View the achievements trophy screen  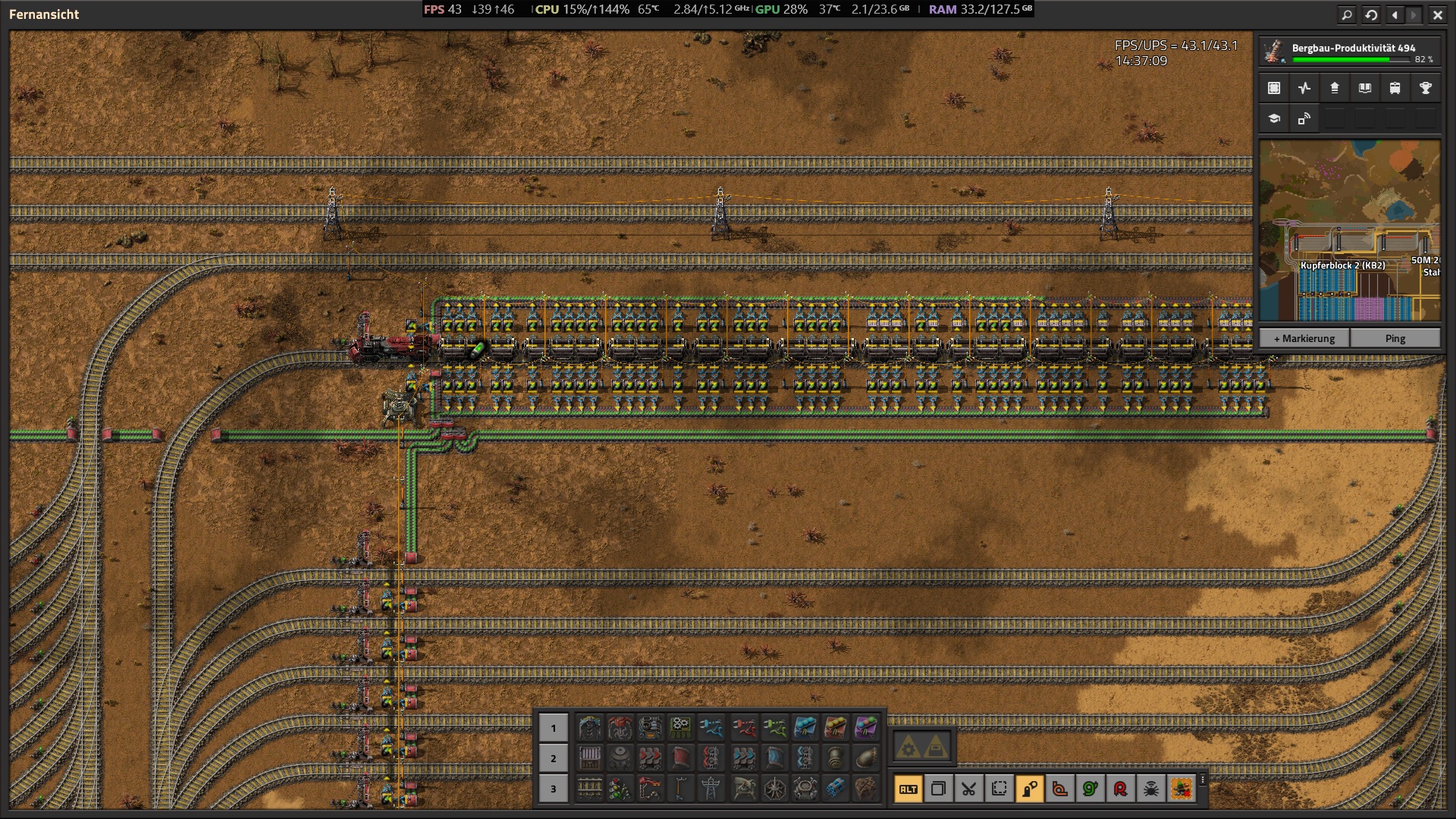(x=1425, y=87)
